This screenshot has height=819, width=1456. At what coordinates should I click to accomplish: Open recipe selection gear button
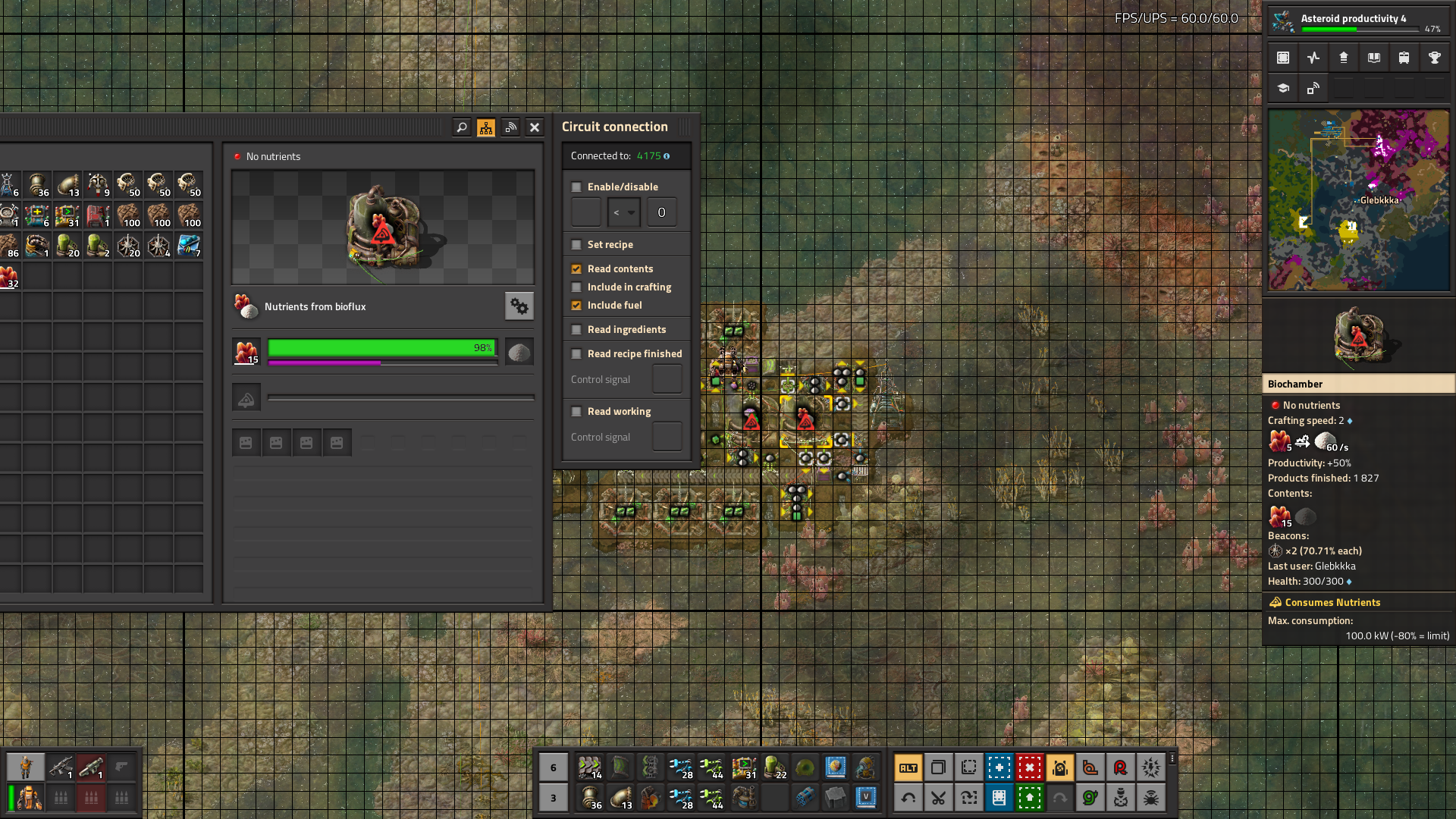click(519, 306)
